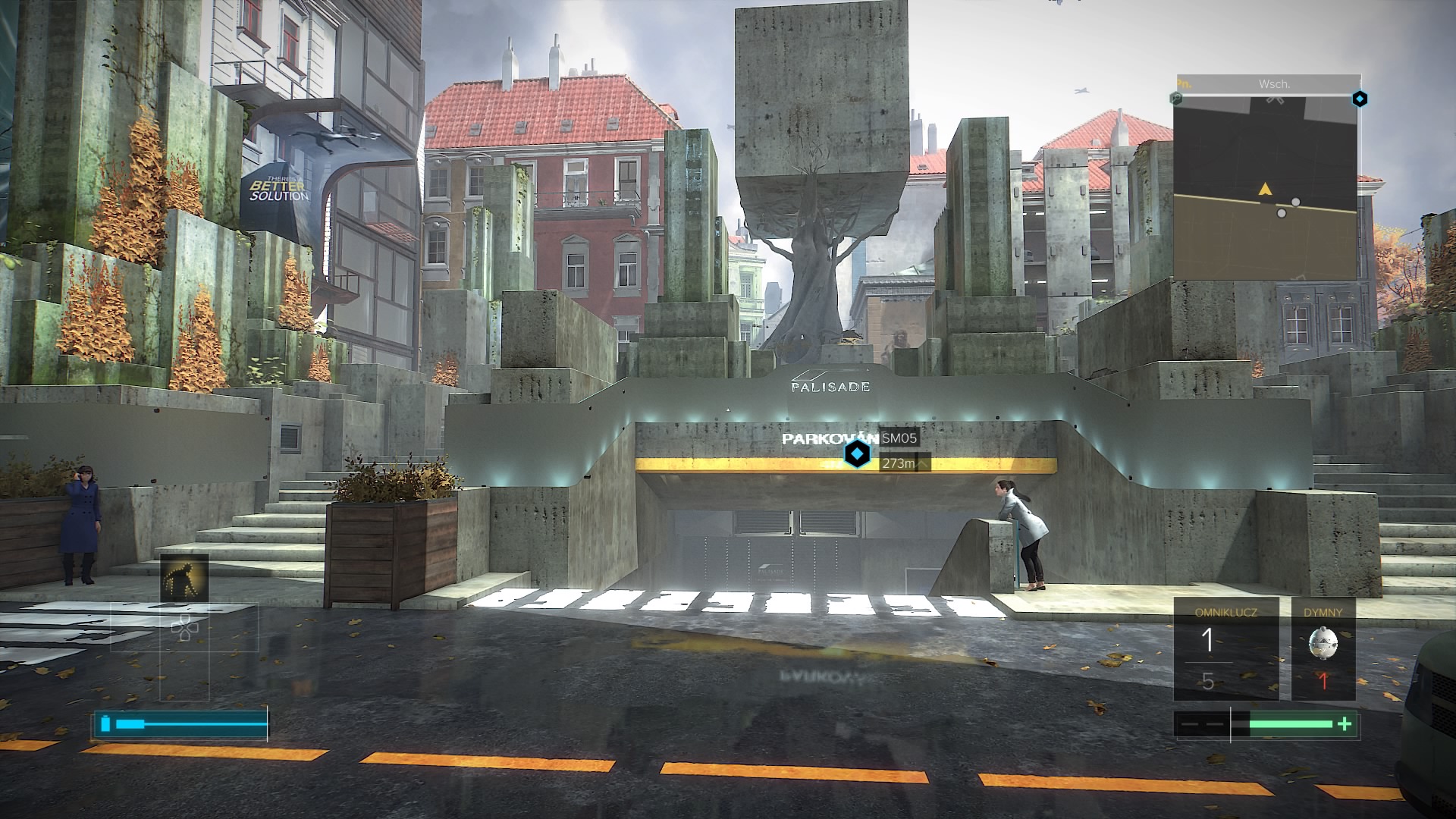Viewport: 1456px width, 819px height.
Task: Click the blue objective marker on compass
Action: (x=1360, y=99)
